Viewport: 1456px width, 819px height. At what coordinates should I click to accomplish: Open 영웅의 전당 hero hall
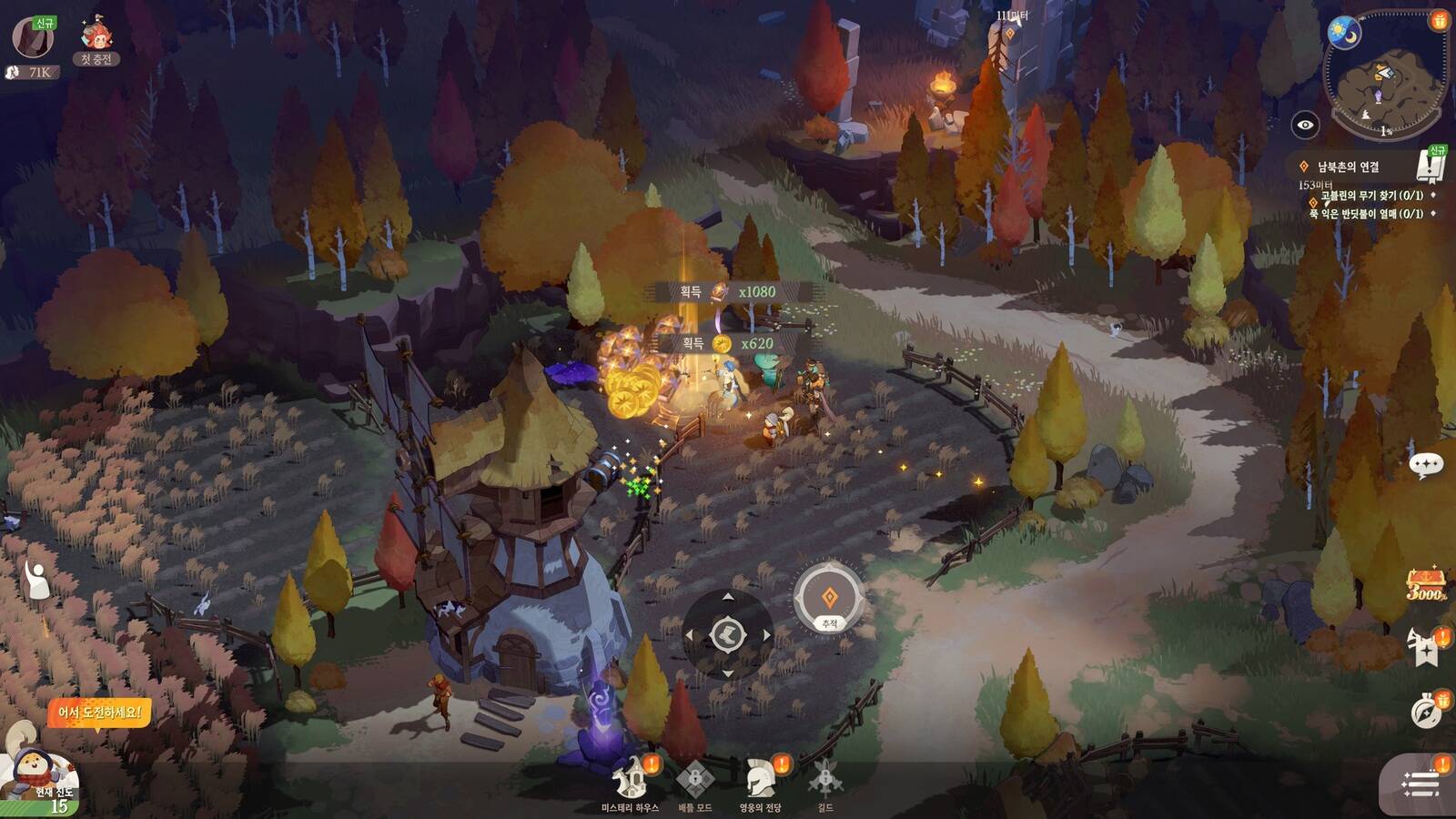pyautogui.click(x=760, y=784)
